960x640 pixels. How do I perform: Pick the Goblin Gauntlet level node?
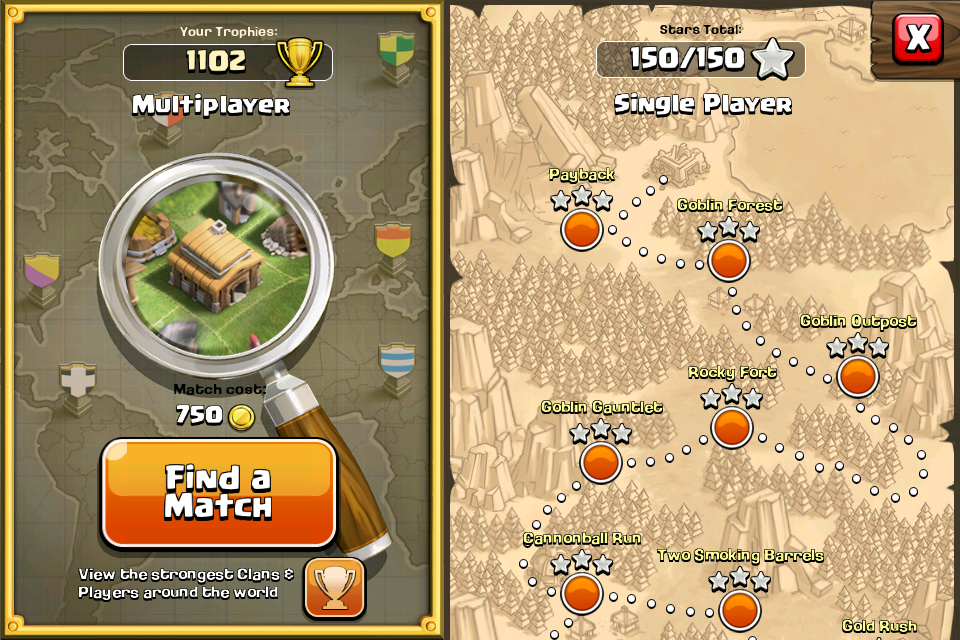point(601,462)
